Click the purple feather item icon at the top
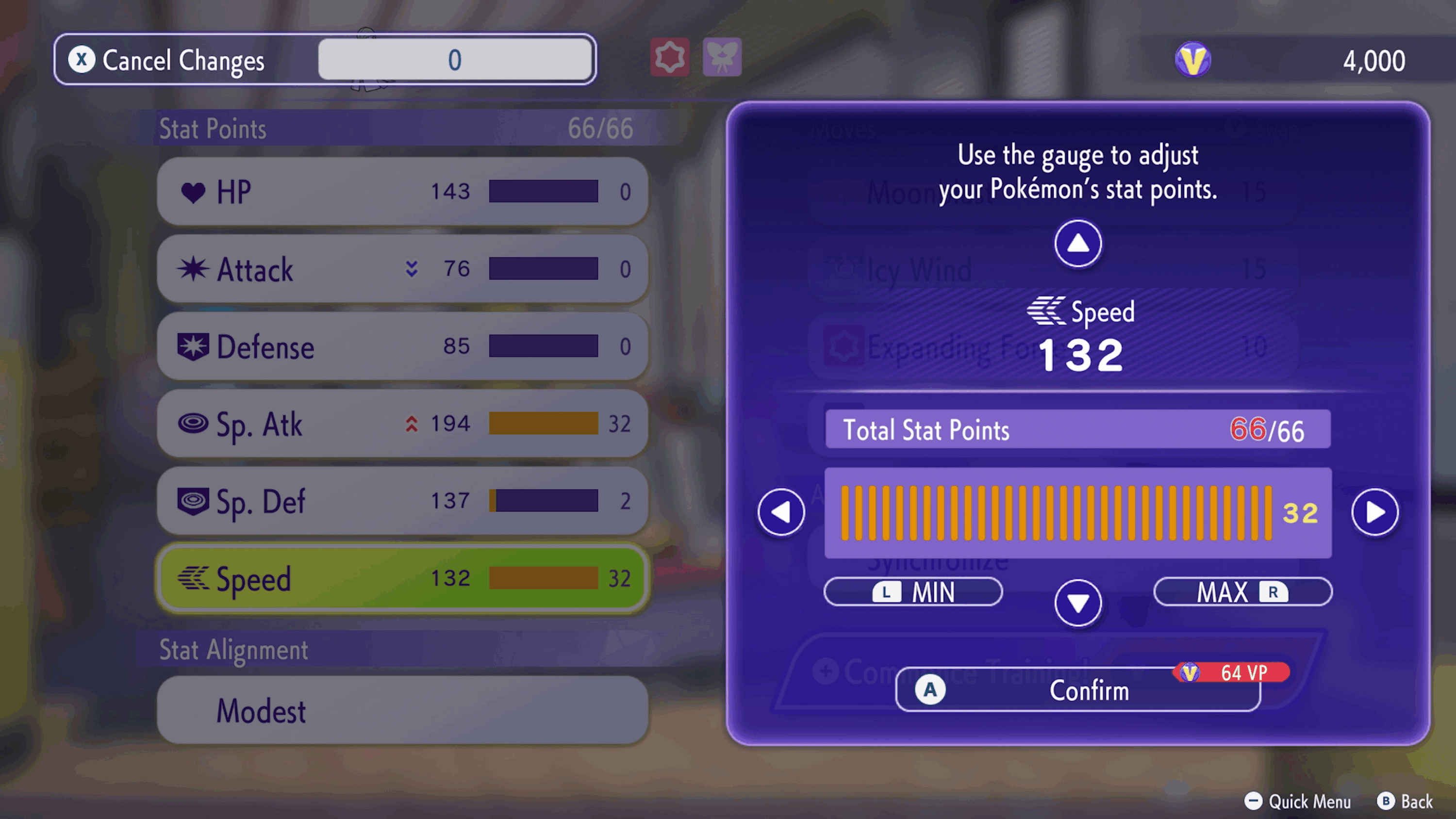1456x819 pixels. [722, 58]
